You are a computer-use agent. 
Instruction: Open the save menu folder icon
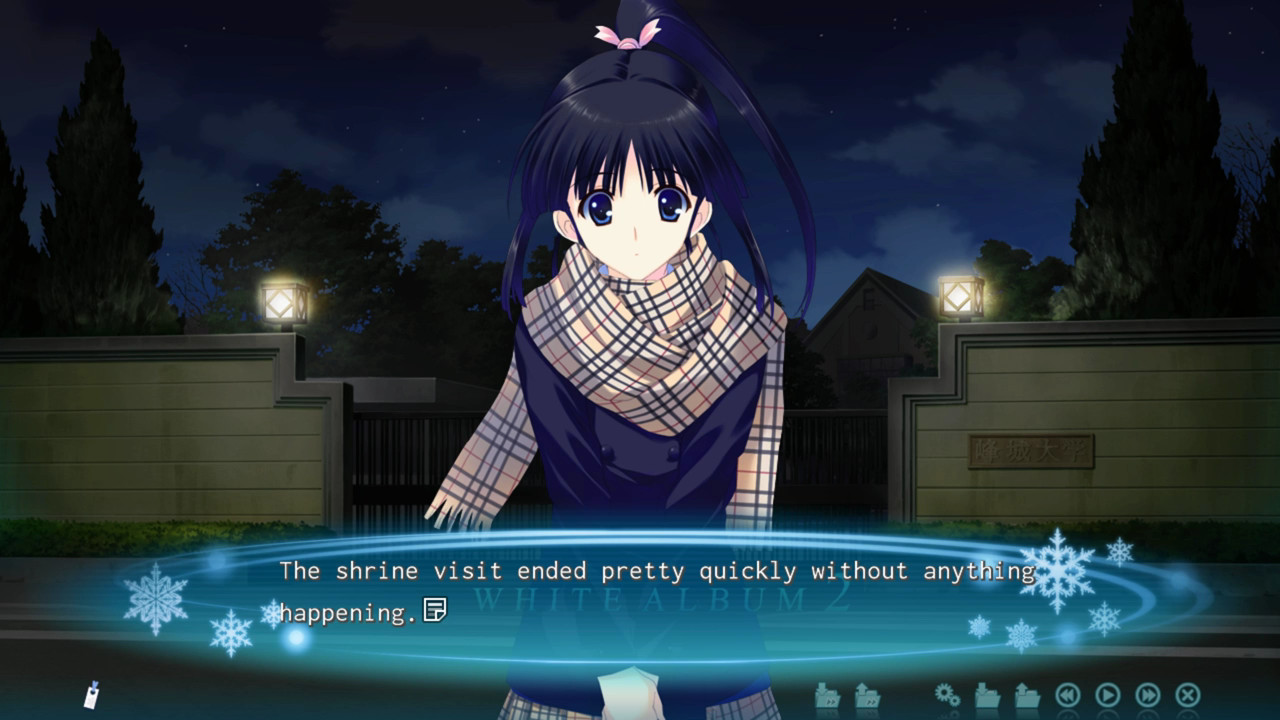(x=987, y=694)
